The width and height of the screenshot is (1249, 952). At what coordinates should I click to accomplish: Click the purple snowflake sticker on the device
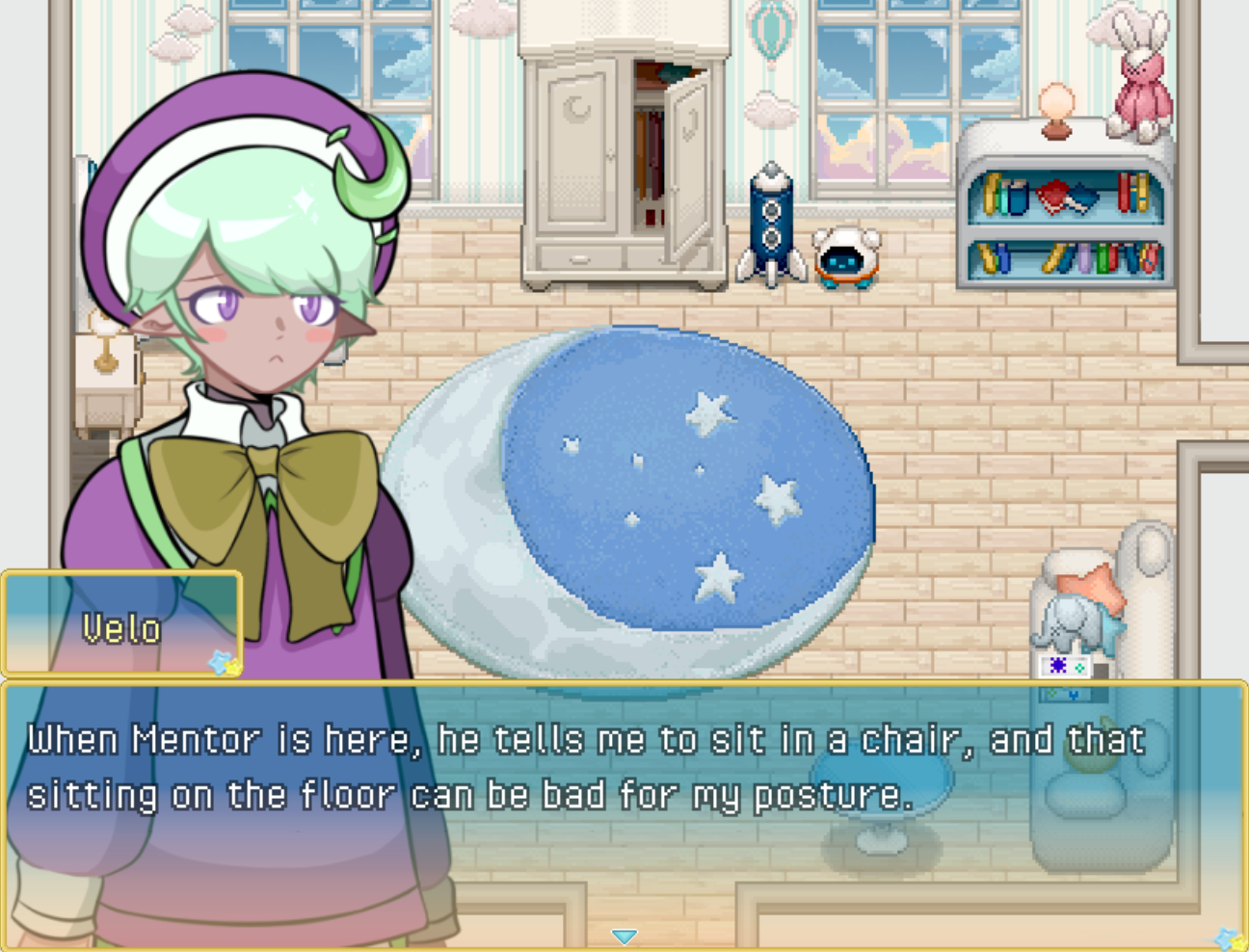[x=1057, y=667]
